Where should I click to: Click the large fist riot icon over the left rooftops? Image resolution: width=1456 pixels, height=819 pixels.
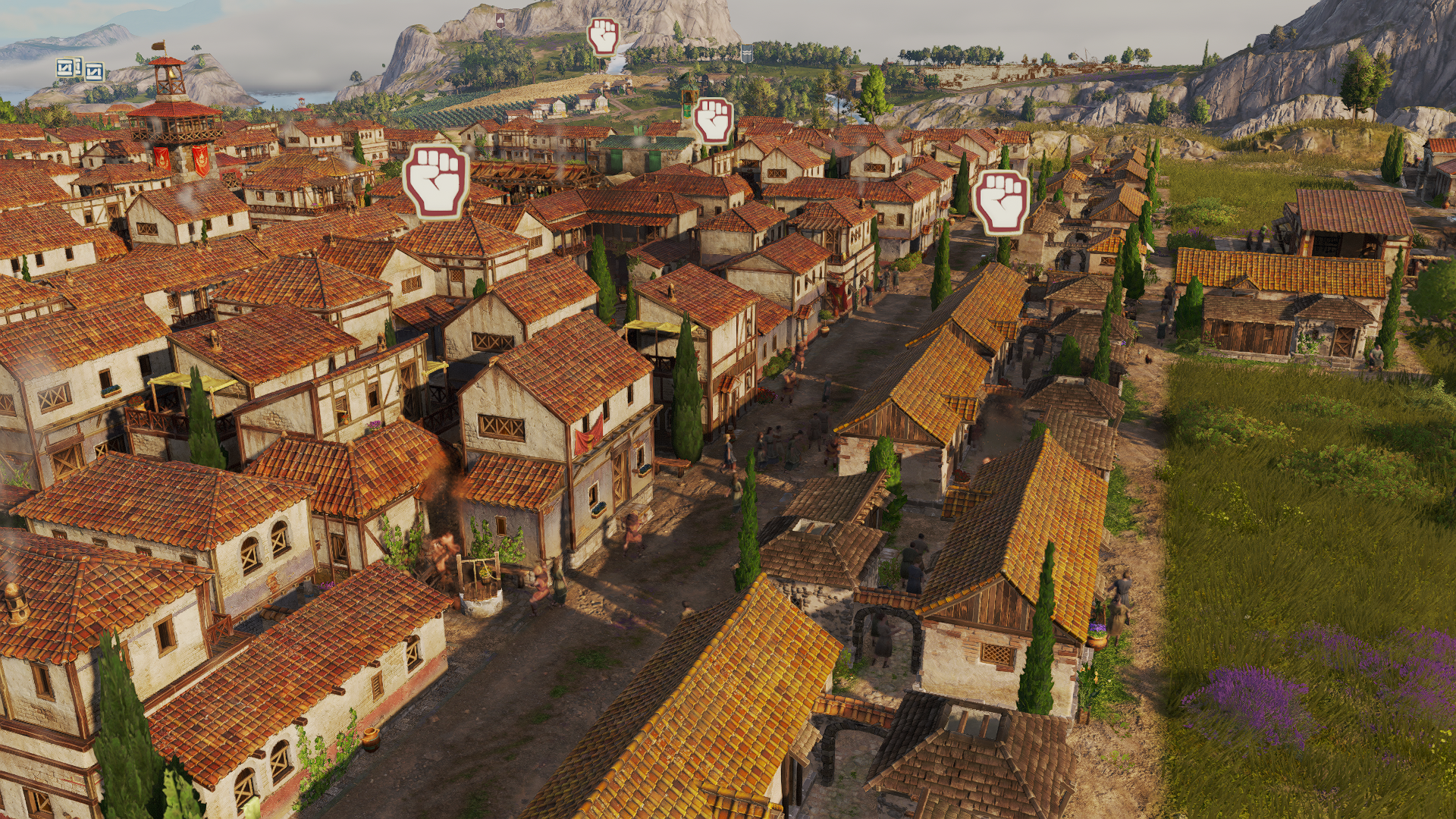pos(437,182)
